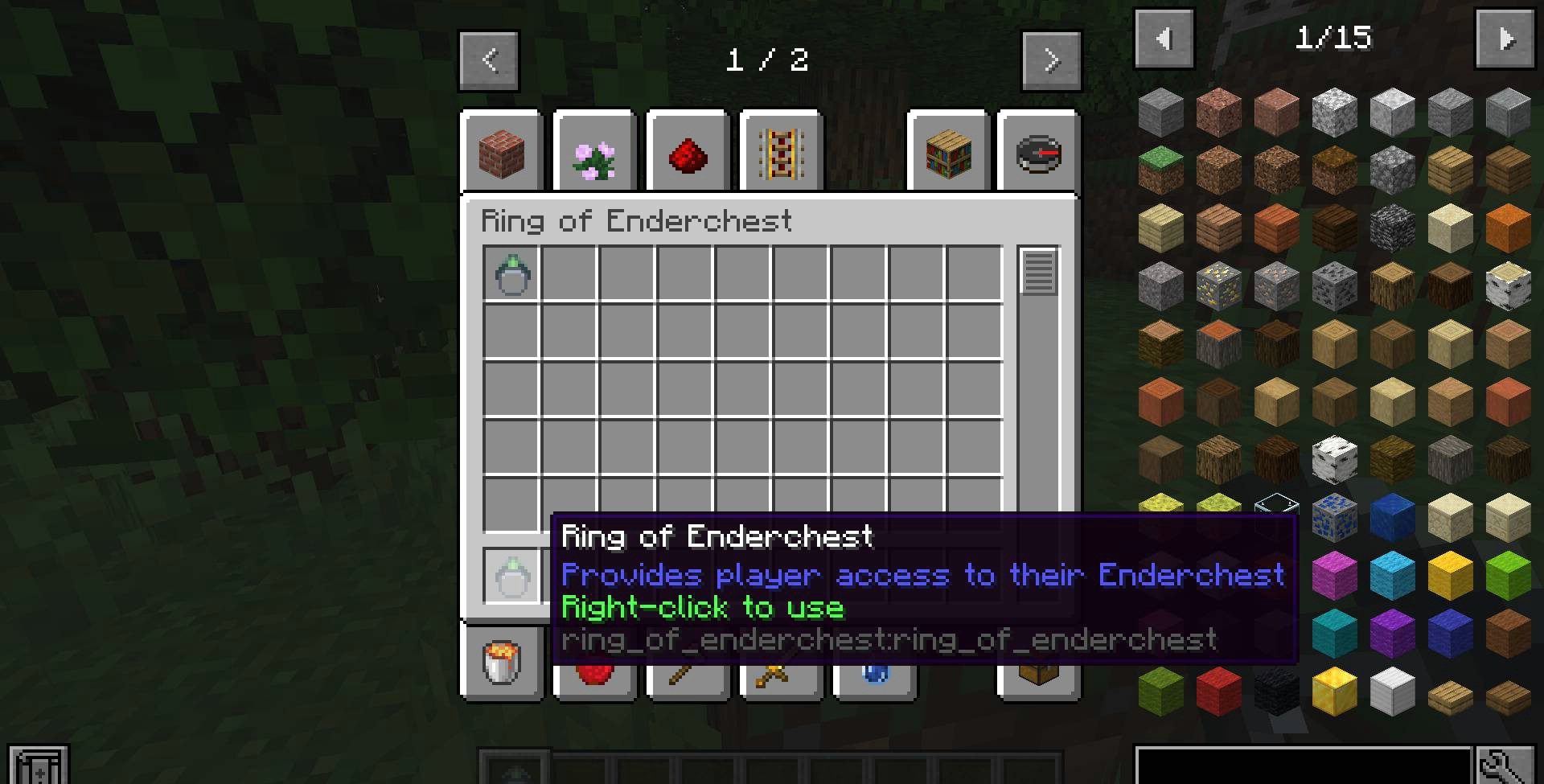
Task: Open JEI config with the wrench button
Action: click(x=1505, y=766)
